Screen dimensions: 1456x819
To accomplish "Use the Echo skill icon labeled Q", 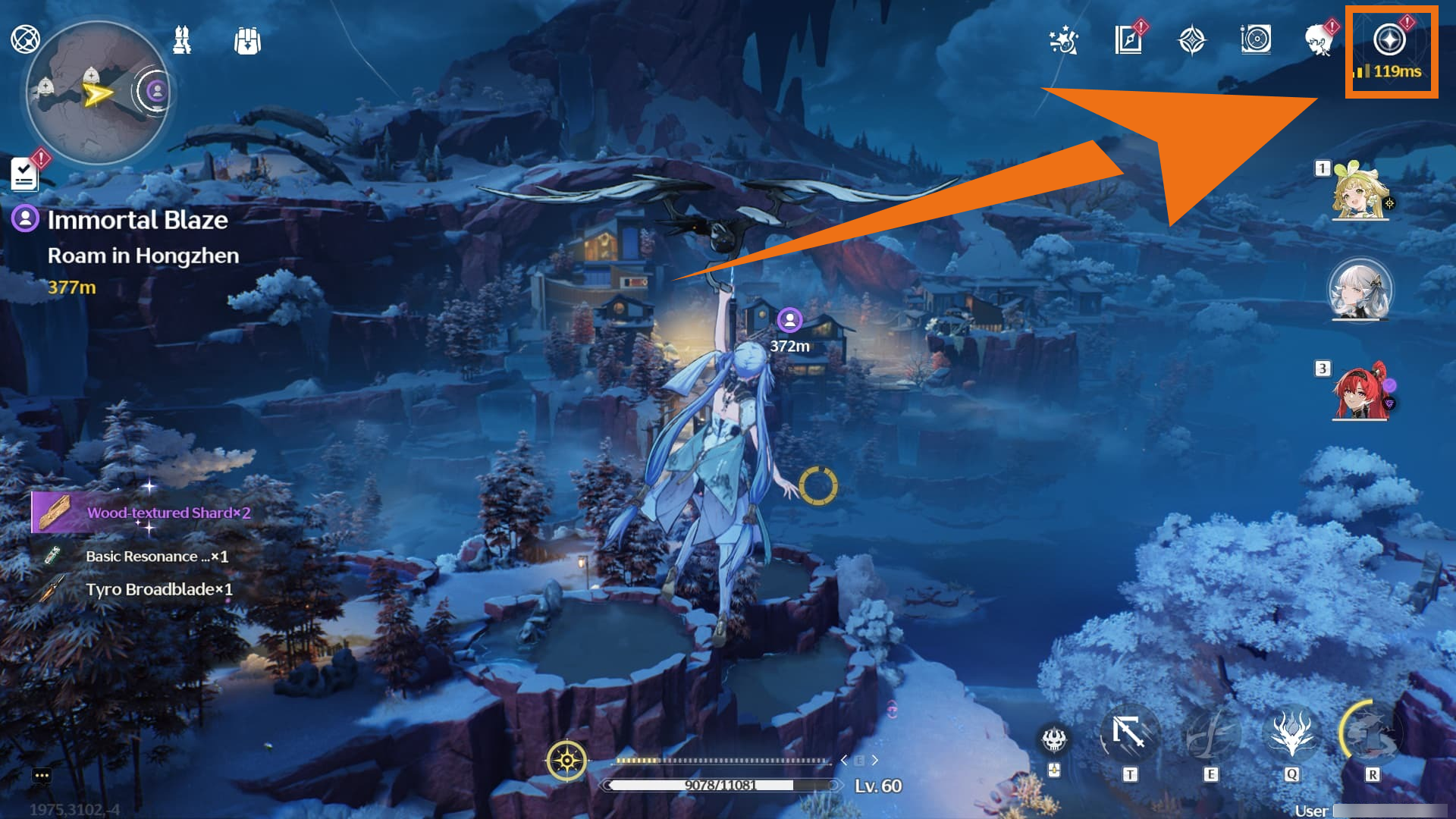I will coord(1291,735).
